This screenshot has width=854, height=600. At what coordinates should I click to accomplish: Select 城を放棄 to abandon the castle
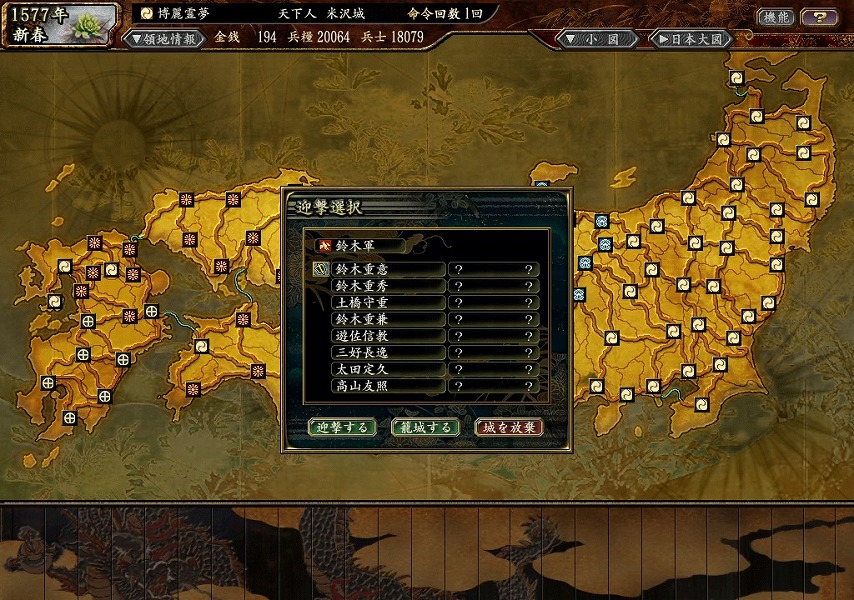pos(509,427)
